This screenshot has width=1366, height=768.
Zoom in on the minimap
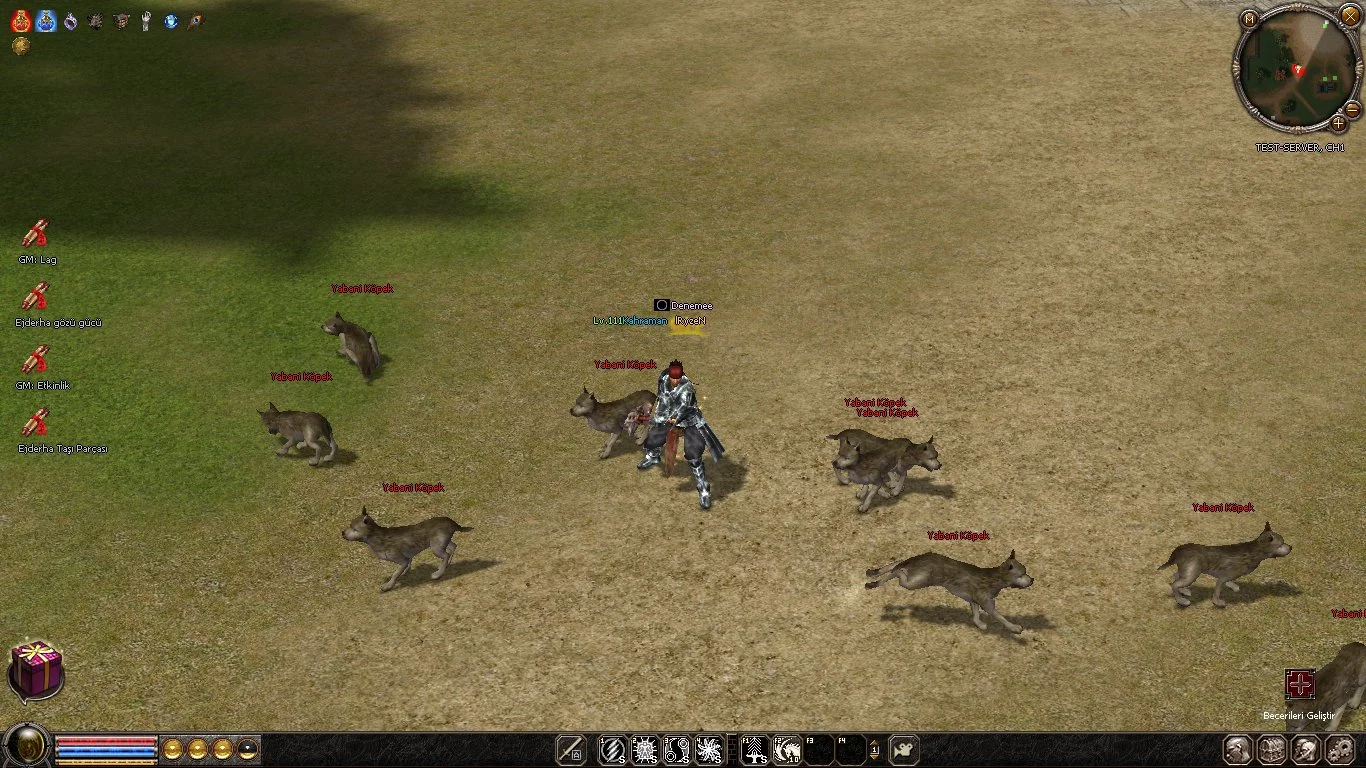pos(1338,124)
